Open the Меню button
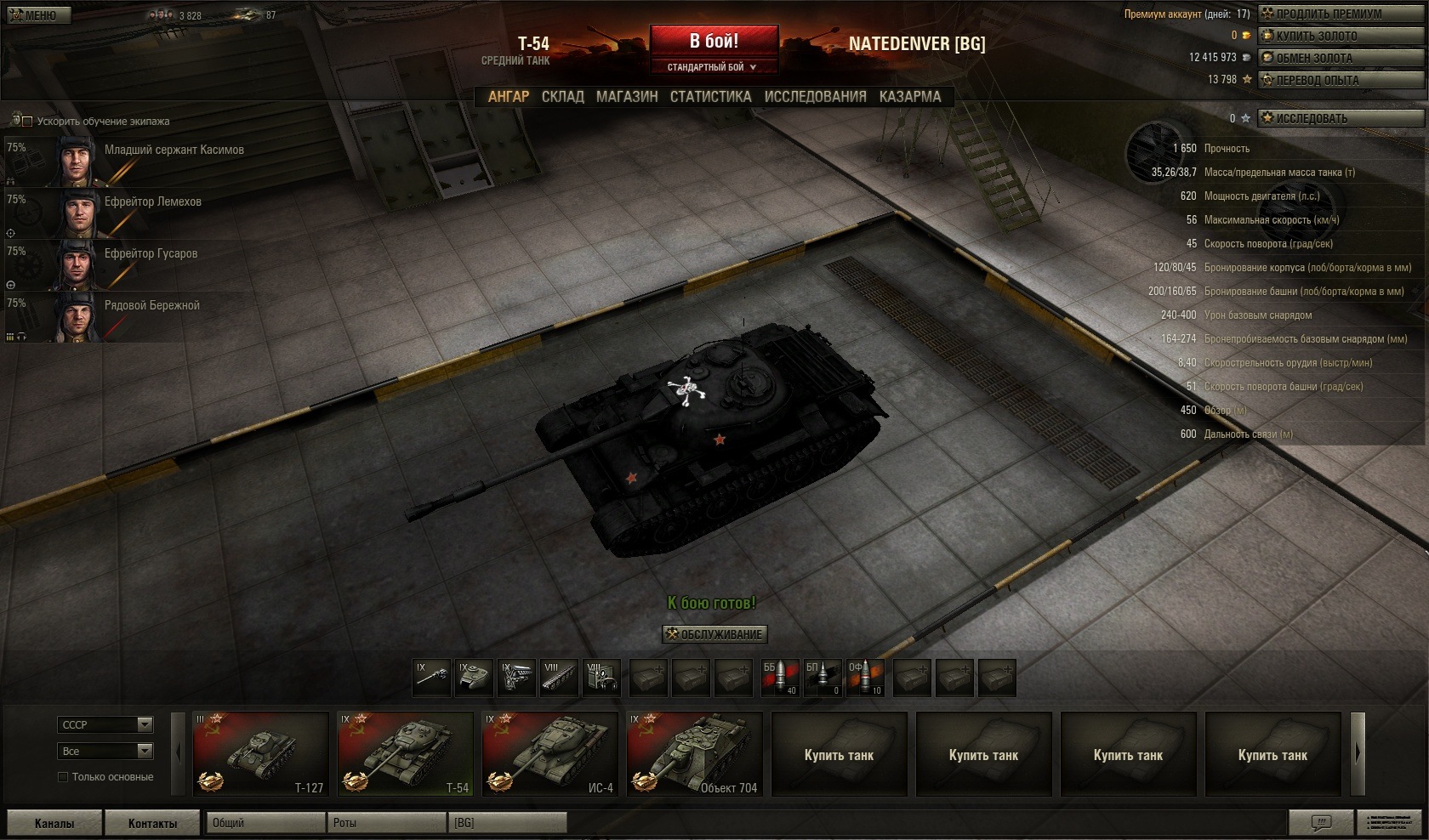 (x=32, y=15)
